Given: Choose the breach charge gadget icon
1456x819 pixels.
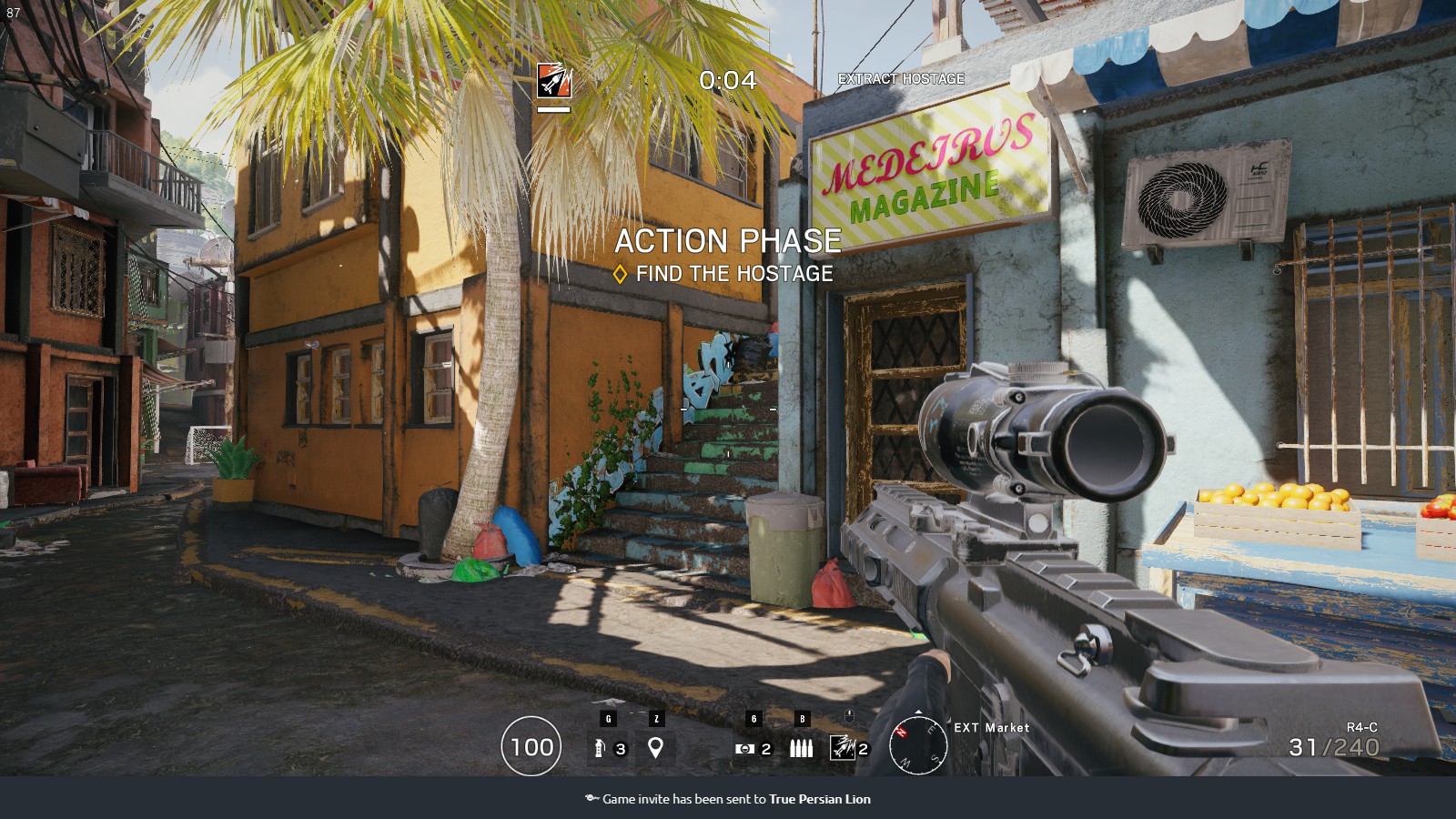Looking at the screenshot, I should pos(744,748).
